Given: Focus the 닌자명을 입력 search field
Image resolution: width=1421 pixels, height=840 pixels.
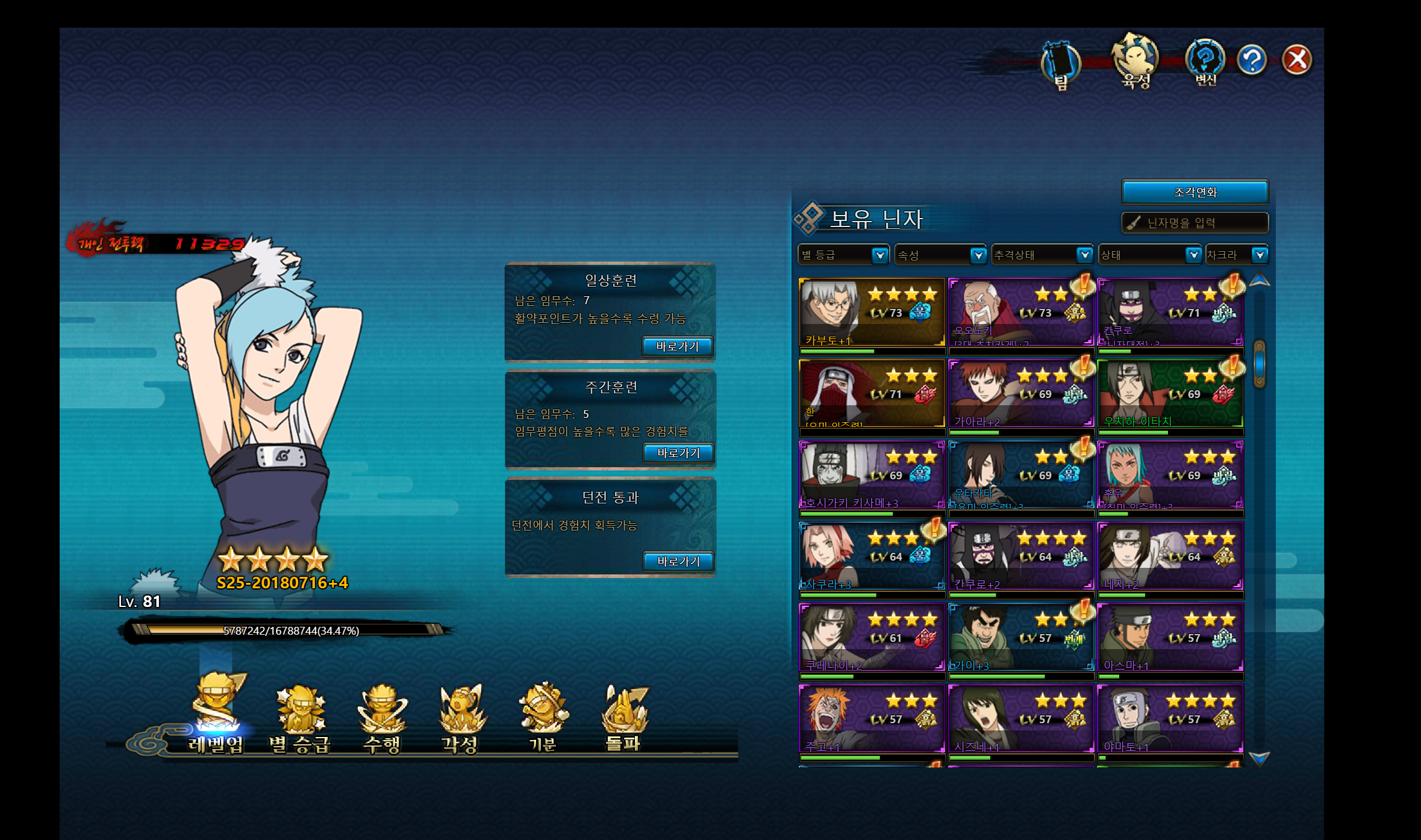Looking at the screenshot, I should (1195, 223).
